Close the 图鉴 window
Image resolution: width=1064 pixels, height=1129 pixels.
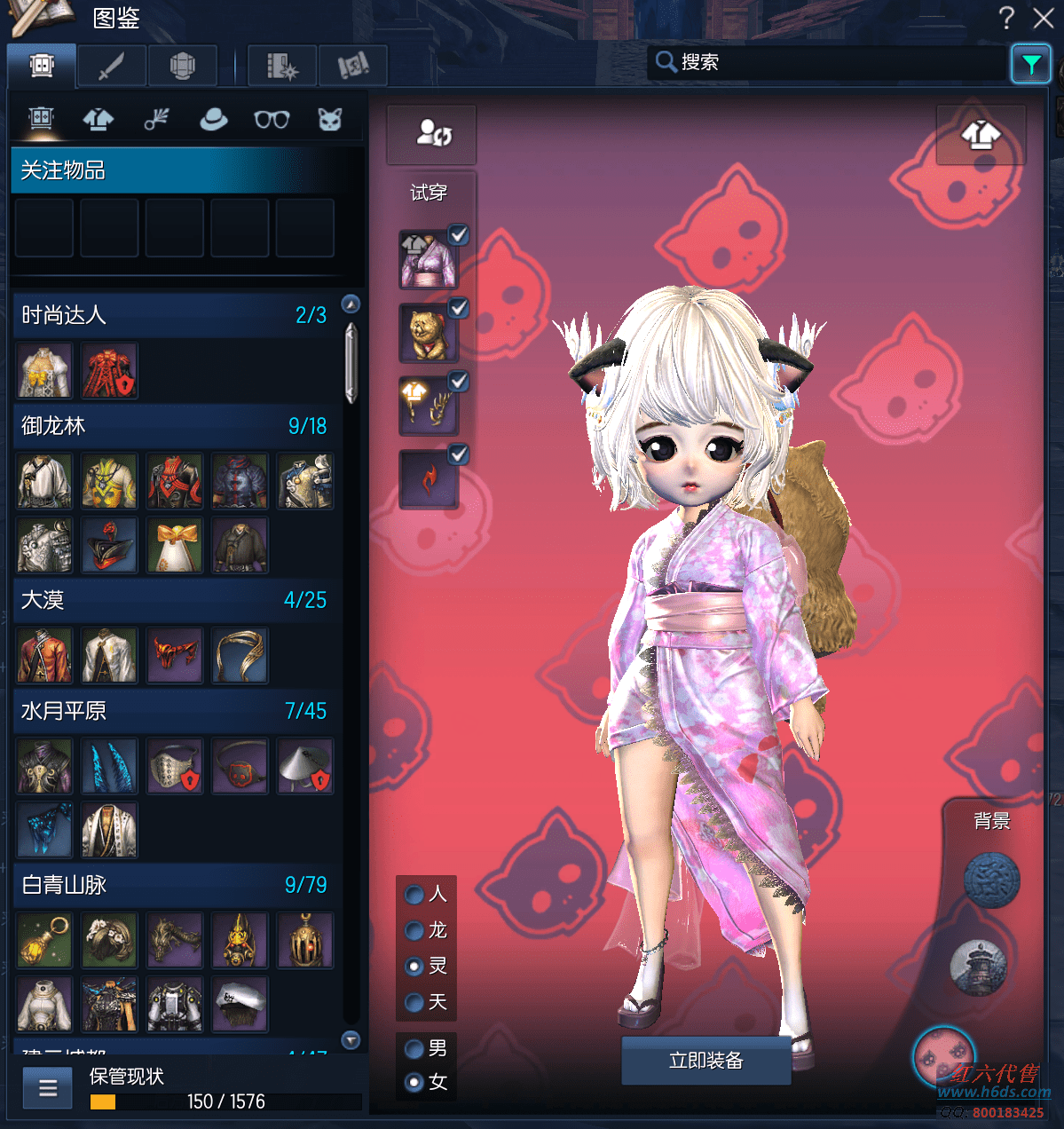tap(1044, 18)
